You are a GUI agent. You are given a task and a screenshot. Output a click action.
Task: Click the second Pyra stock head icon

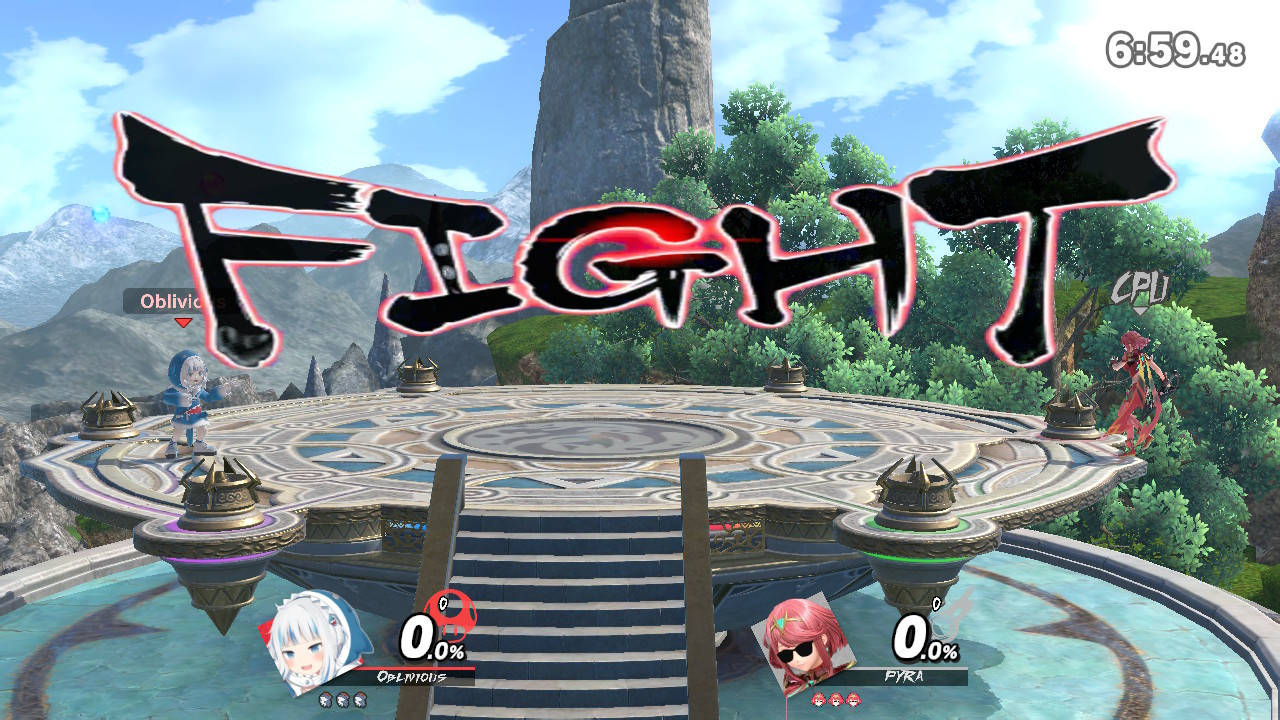tap(836, 700)
